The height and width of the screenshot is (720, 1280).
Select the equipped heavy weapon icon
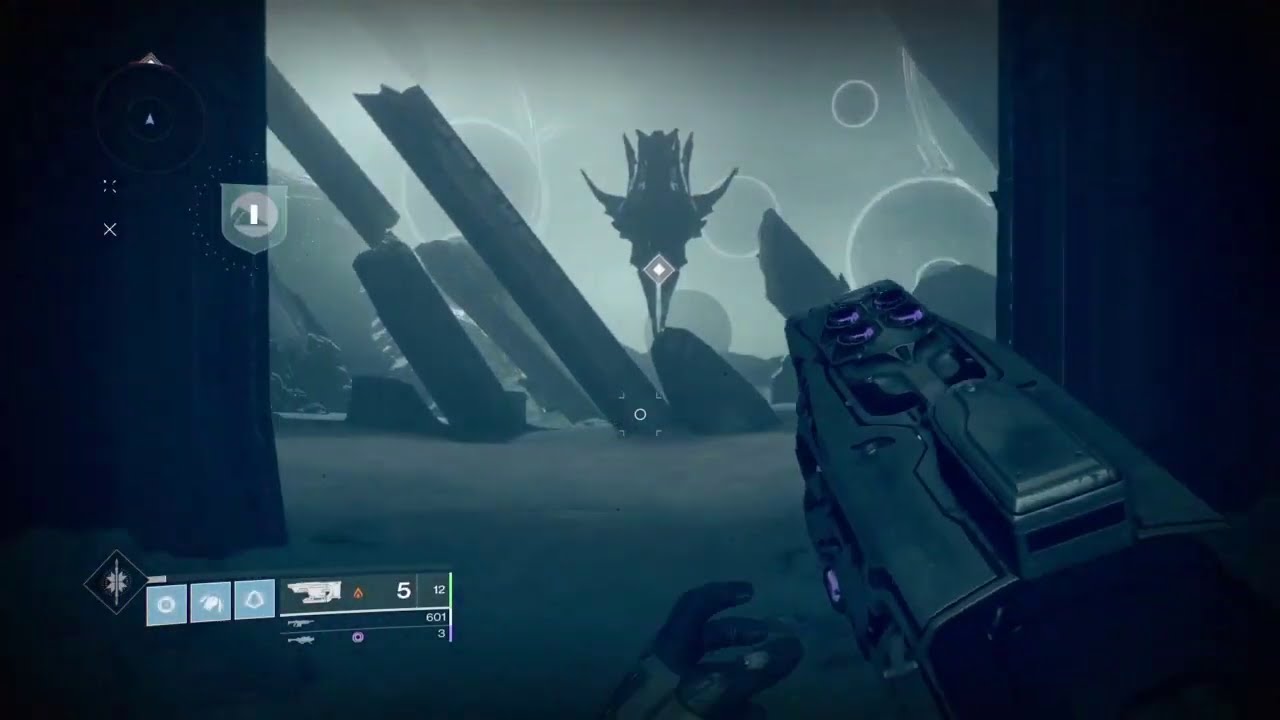pos(314,592)
